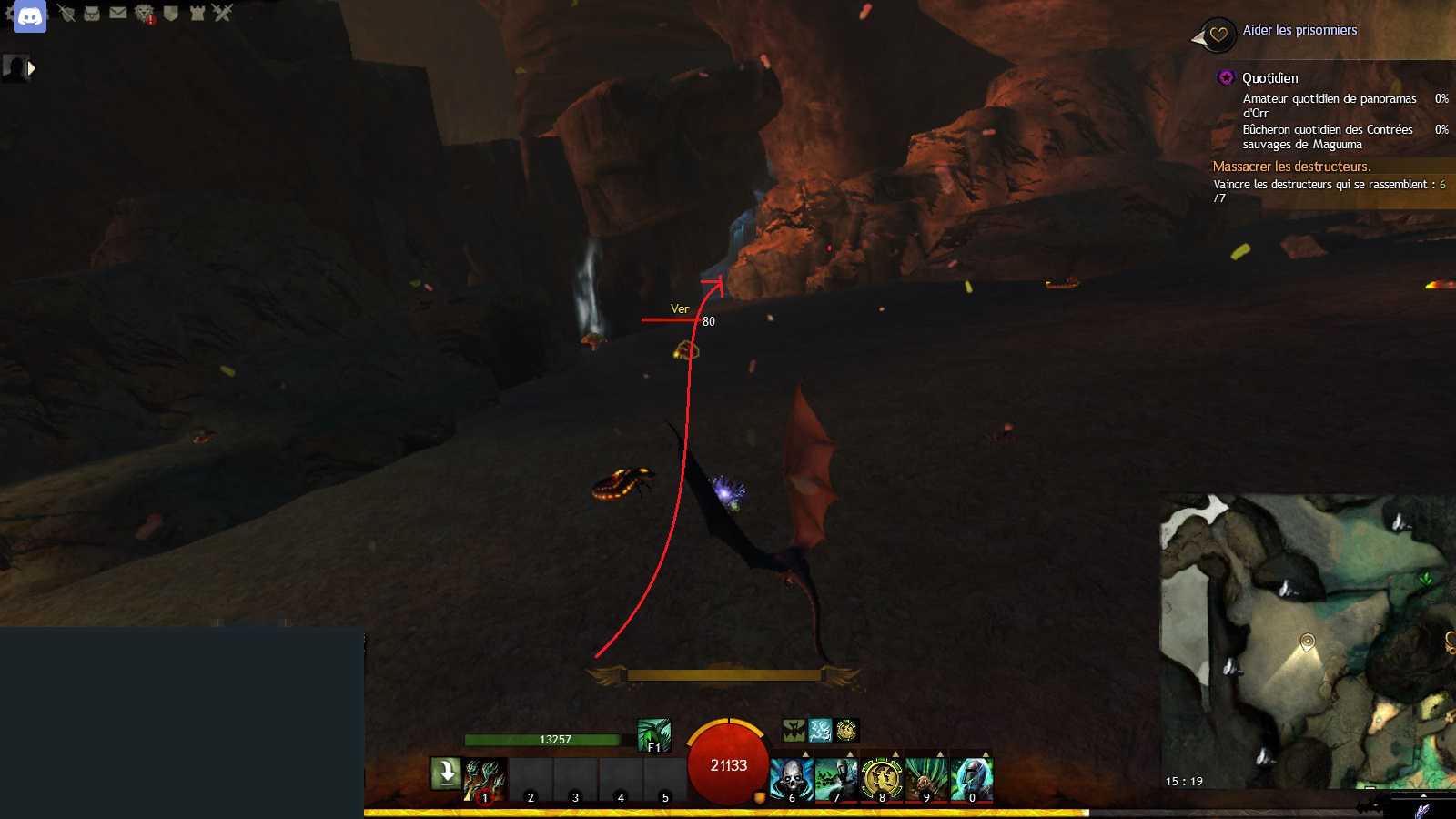Open the Discord overlay icon

[x=30, y=16]
